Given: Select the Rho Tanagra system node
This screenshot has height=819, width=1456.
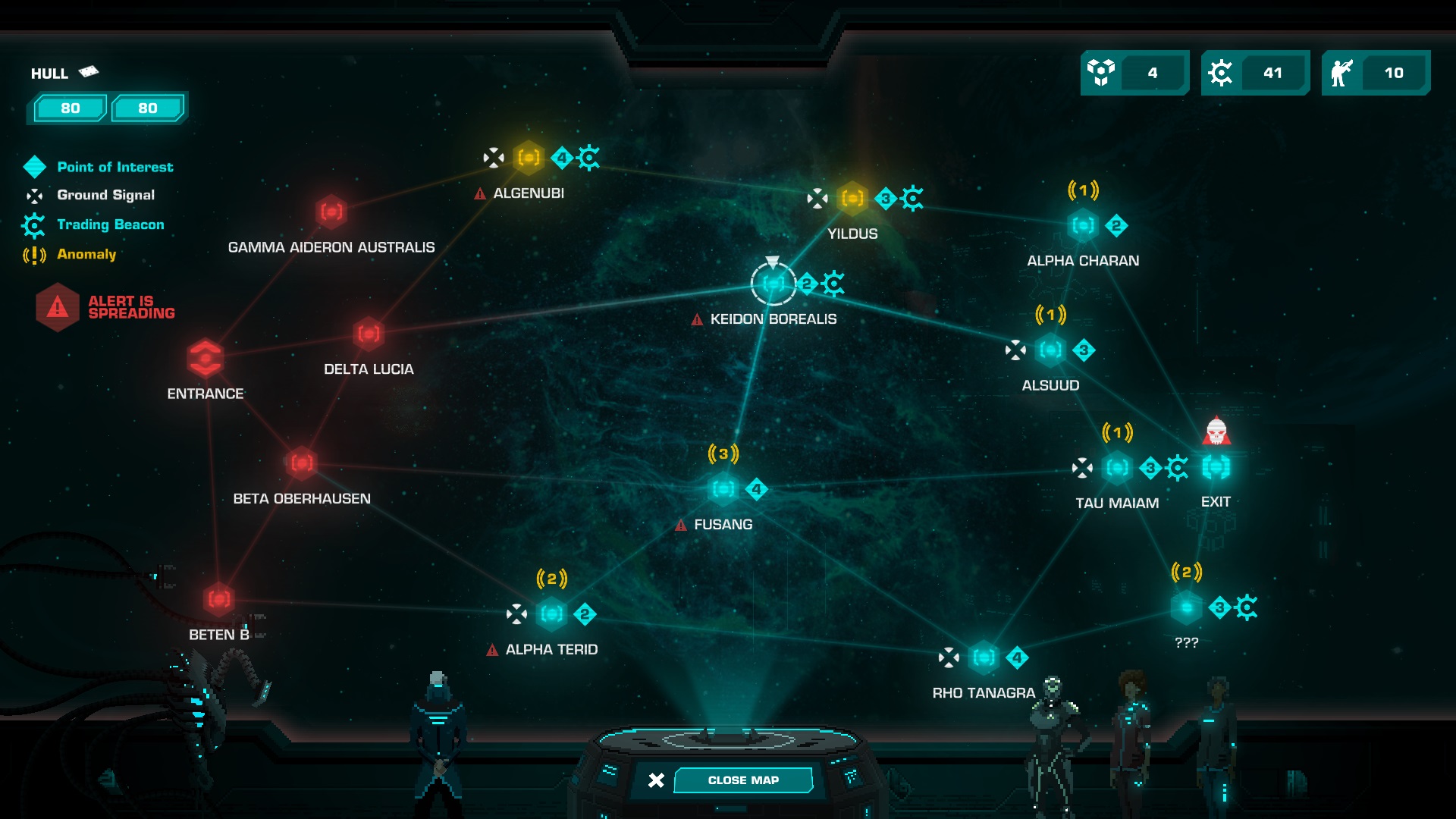Looking at the screenshot, I should coord(984,657).
